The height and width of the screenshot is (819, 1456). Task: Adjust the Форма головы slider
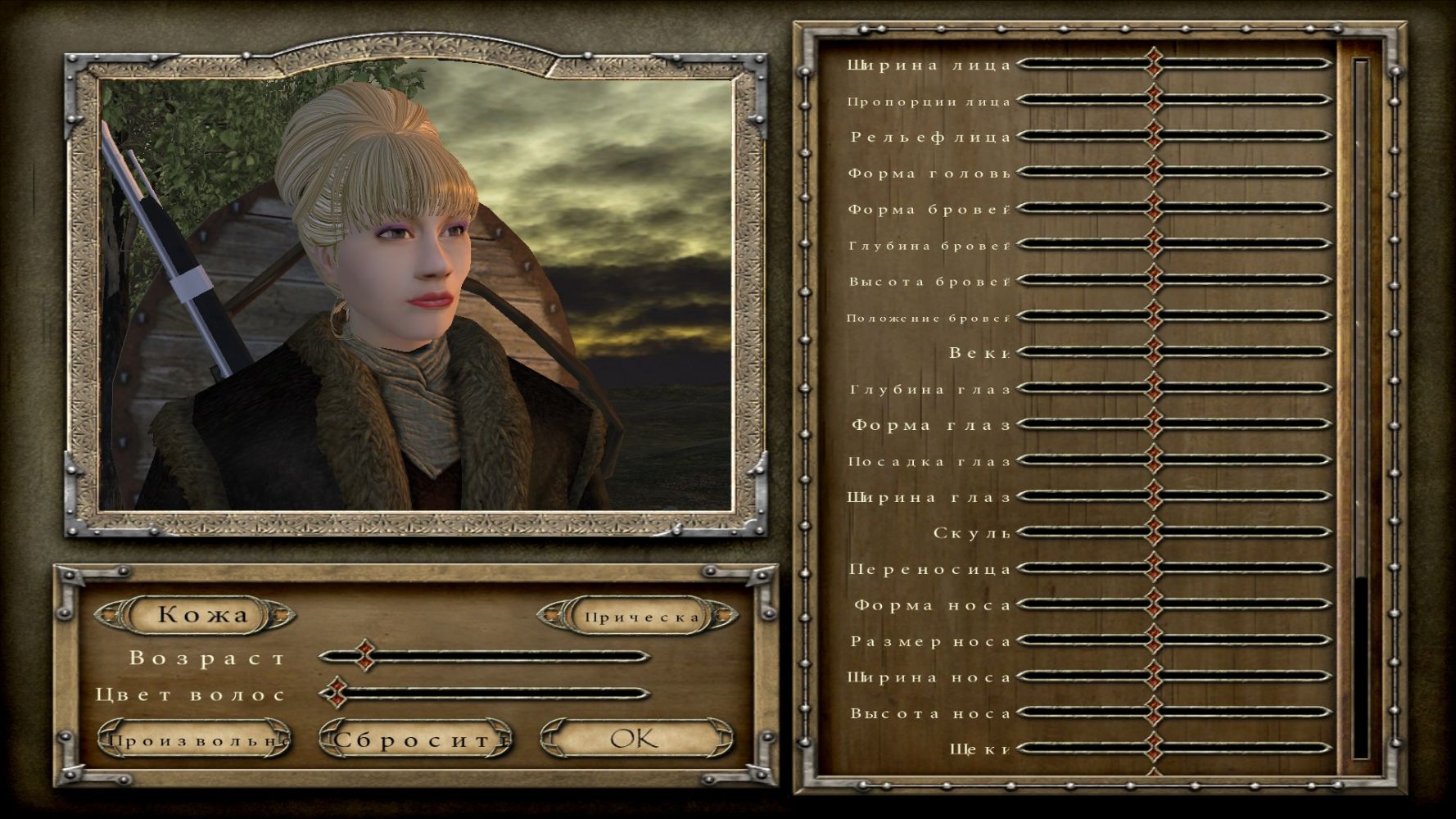[x=1154, y=172]
